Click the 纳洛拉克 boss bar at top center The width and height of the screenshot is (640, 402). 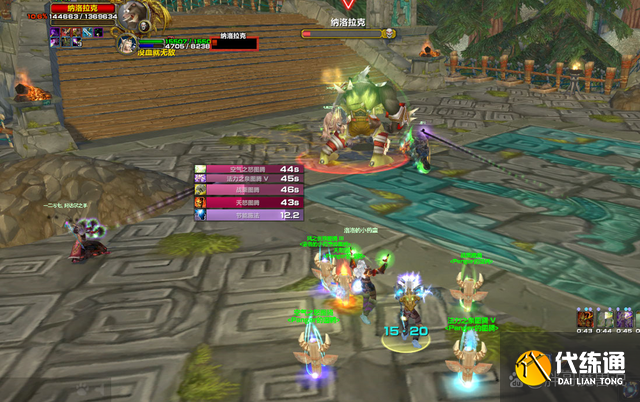pyautogui.click(x=347, y=33)
